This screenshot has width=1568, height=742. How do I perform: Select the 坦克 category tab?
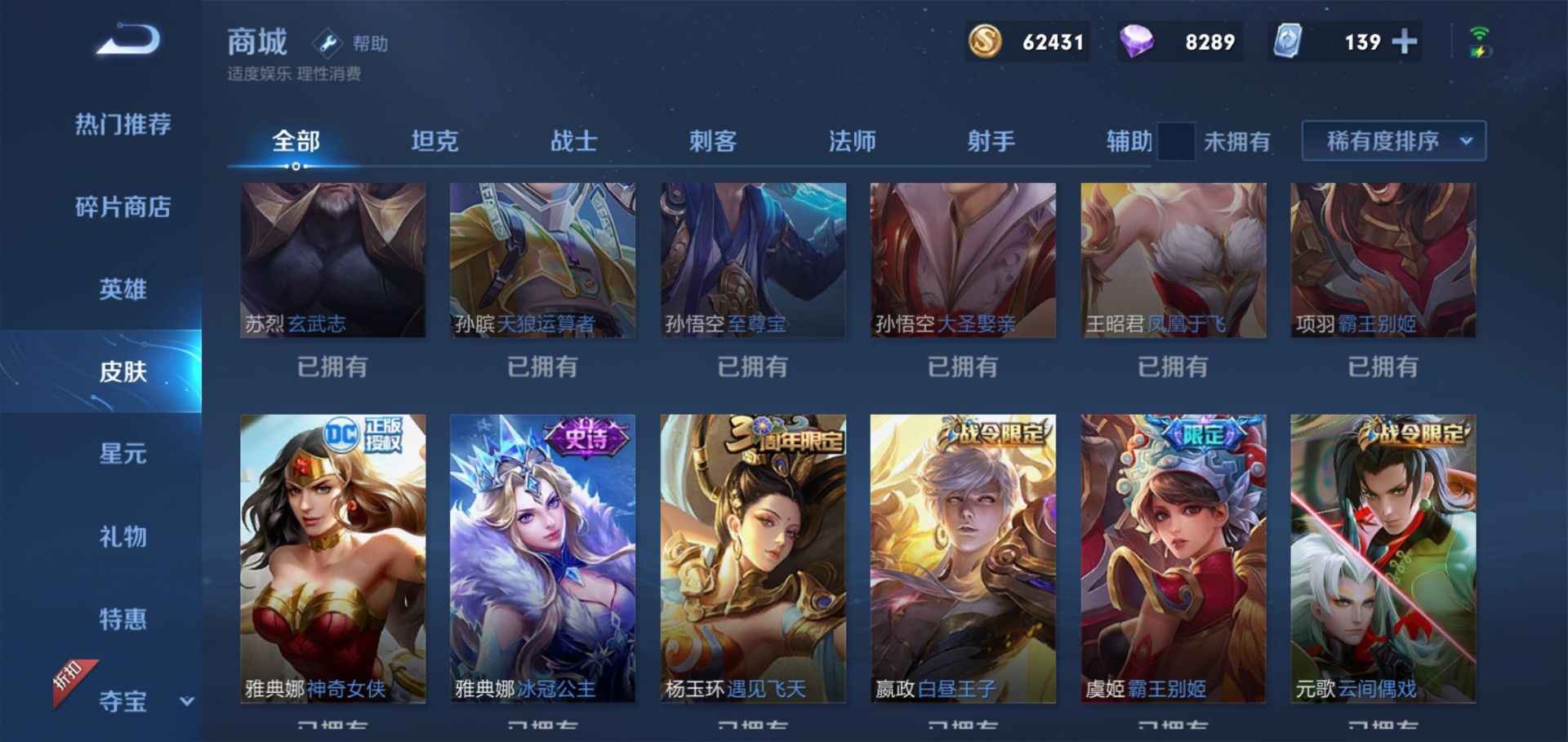tap(435, 140)
